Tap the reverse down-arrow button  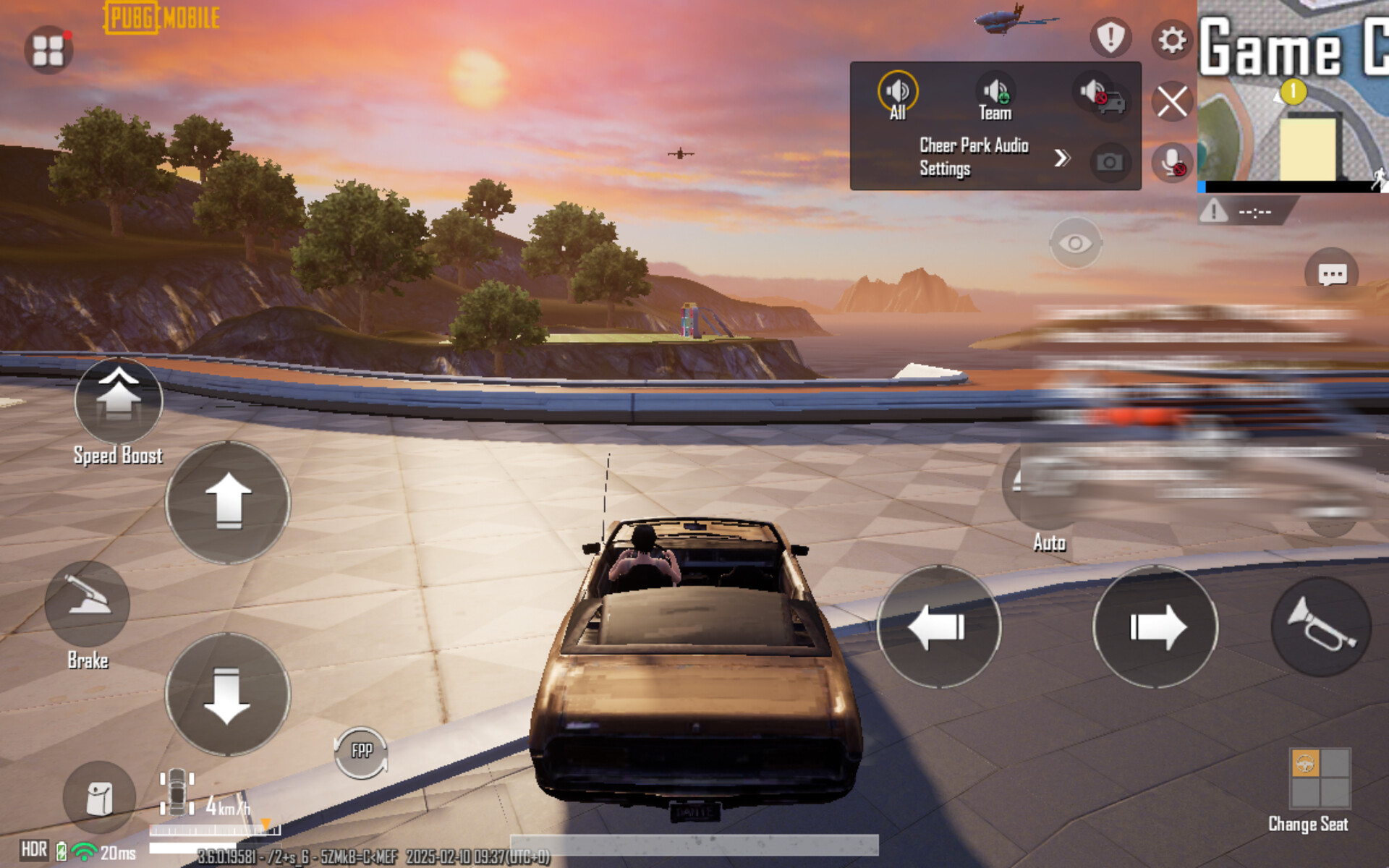click(228, 694)
